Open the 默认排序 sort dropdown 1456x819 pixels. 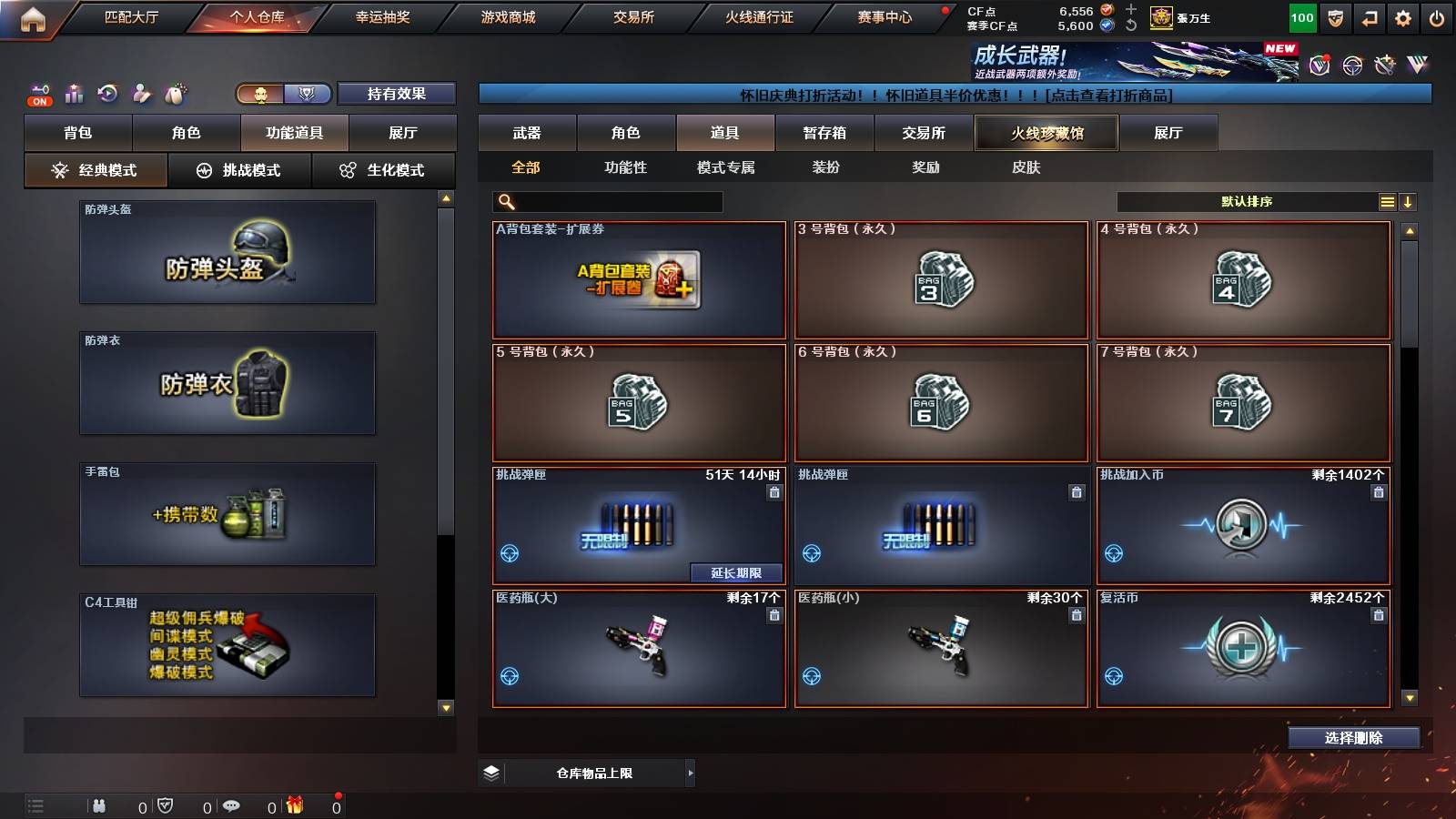tap(1247, 201)
